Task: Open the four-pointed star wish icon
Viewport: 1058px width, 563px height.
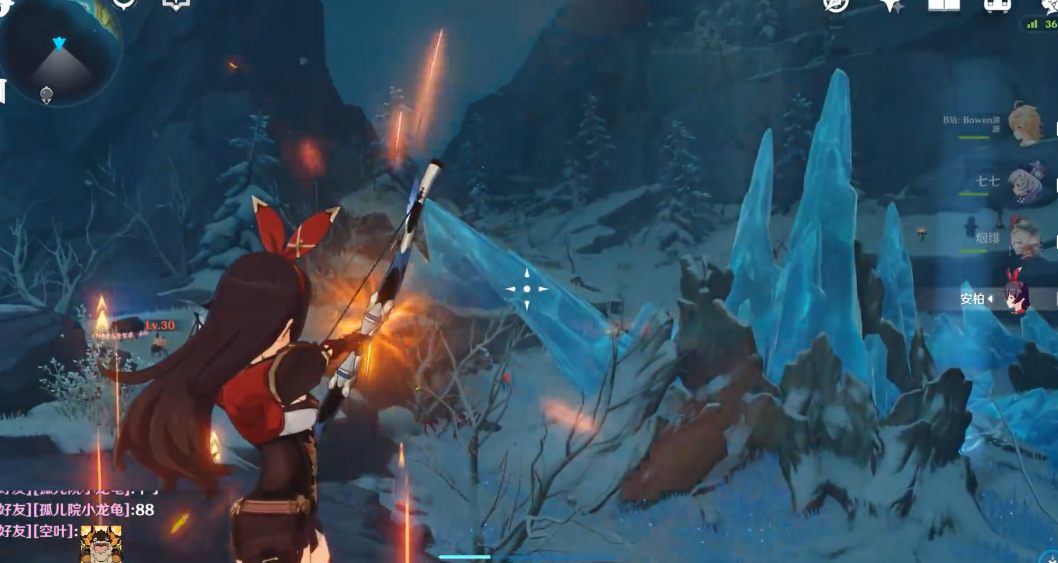Action: (x=892, y=5)
